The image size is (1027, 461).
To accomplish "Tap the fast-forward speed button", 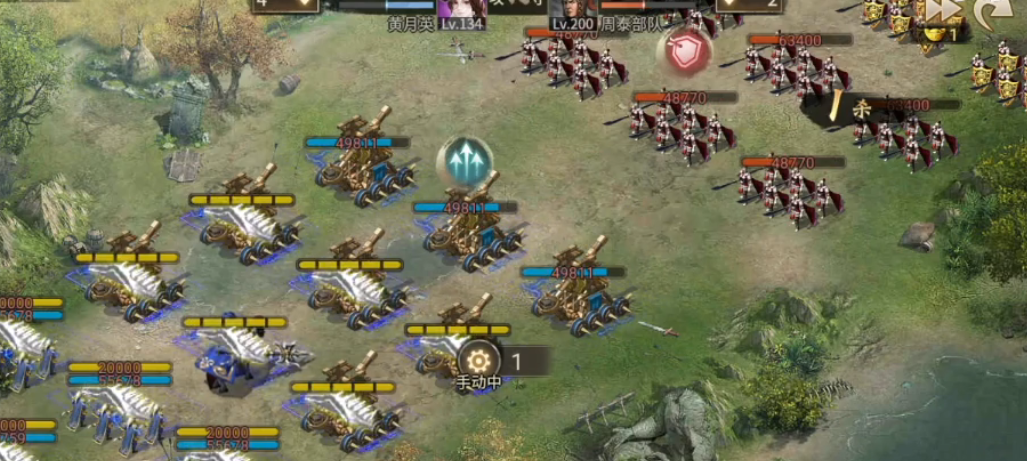I will [943, 10].
